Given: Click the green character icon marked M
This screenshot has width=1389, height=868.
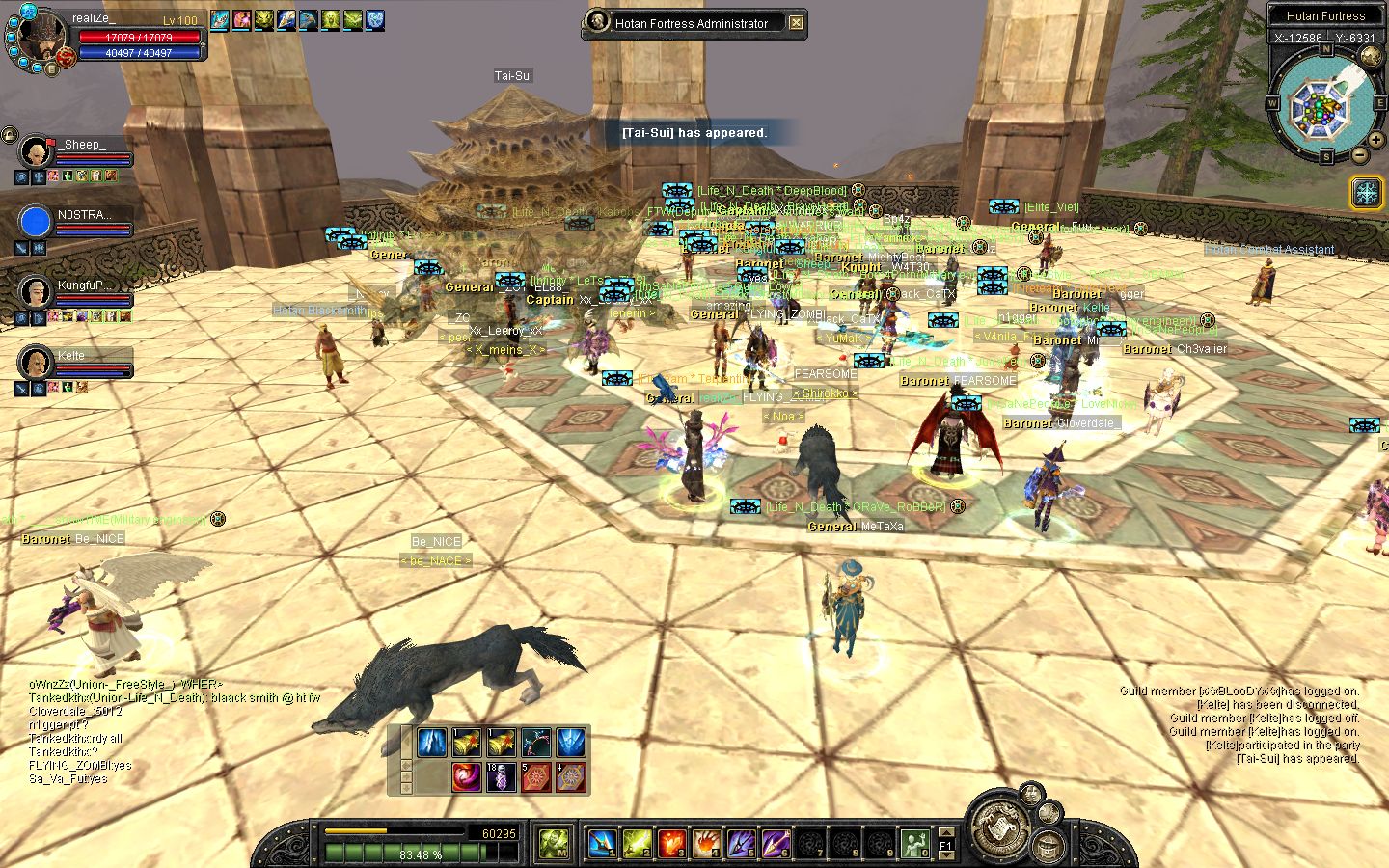Looking at the screenshot, I should click(553, 844).
